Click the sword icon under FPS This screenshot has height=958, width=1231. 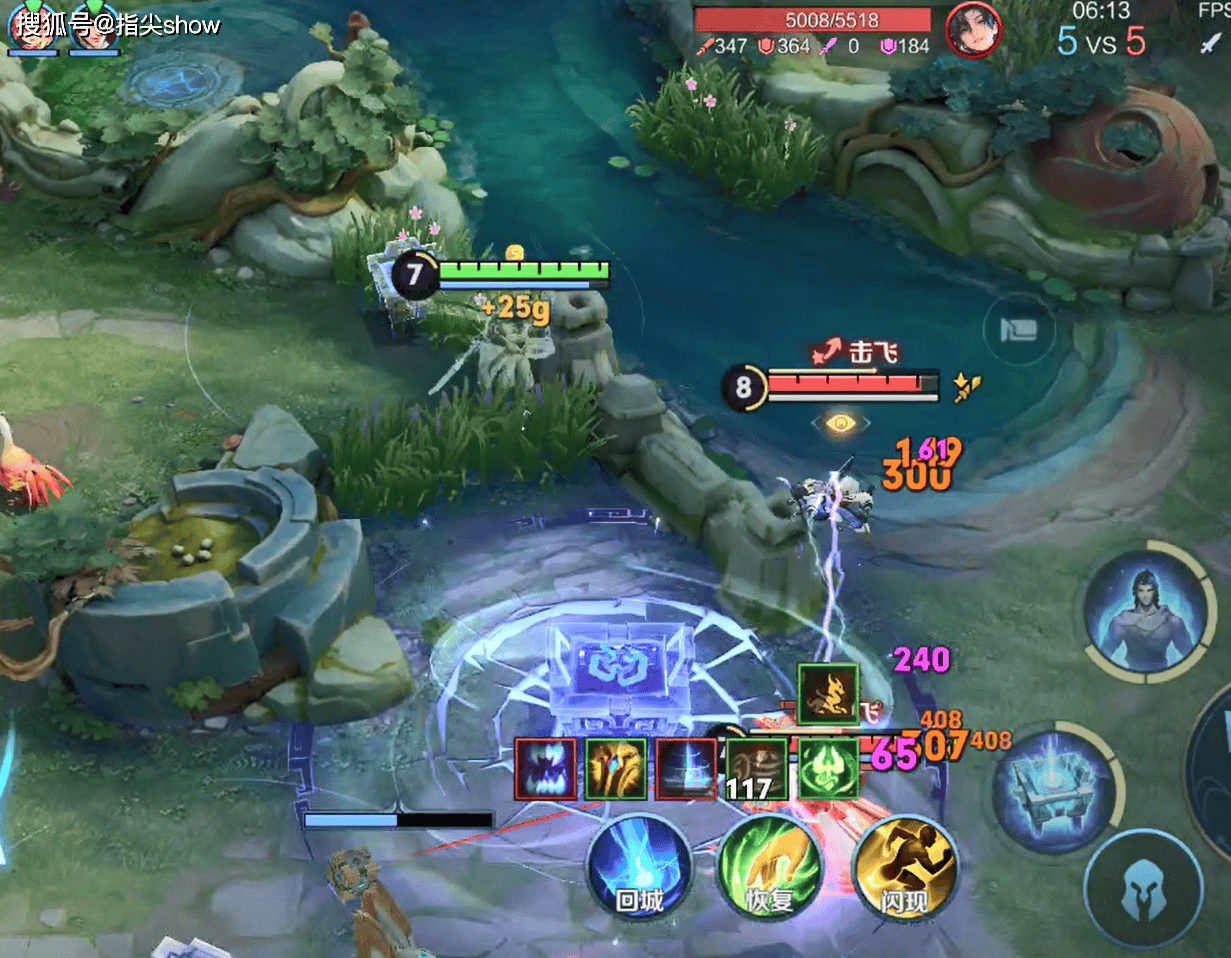pos(1211,42)
